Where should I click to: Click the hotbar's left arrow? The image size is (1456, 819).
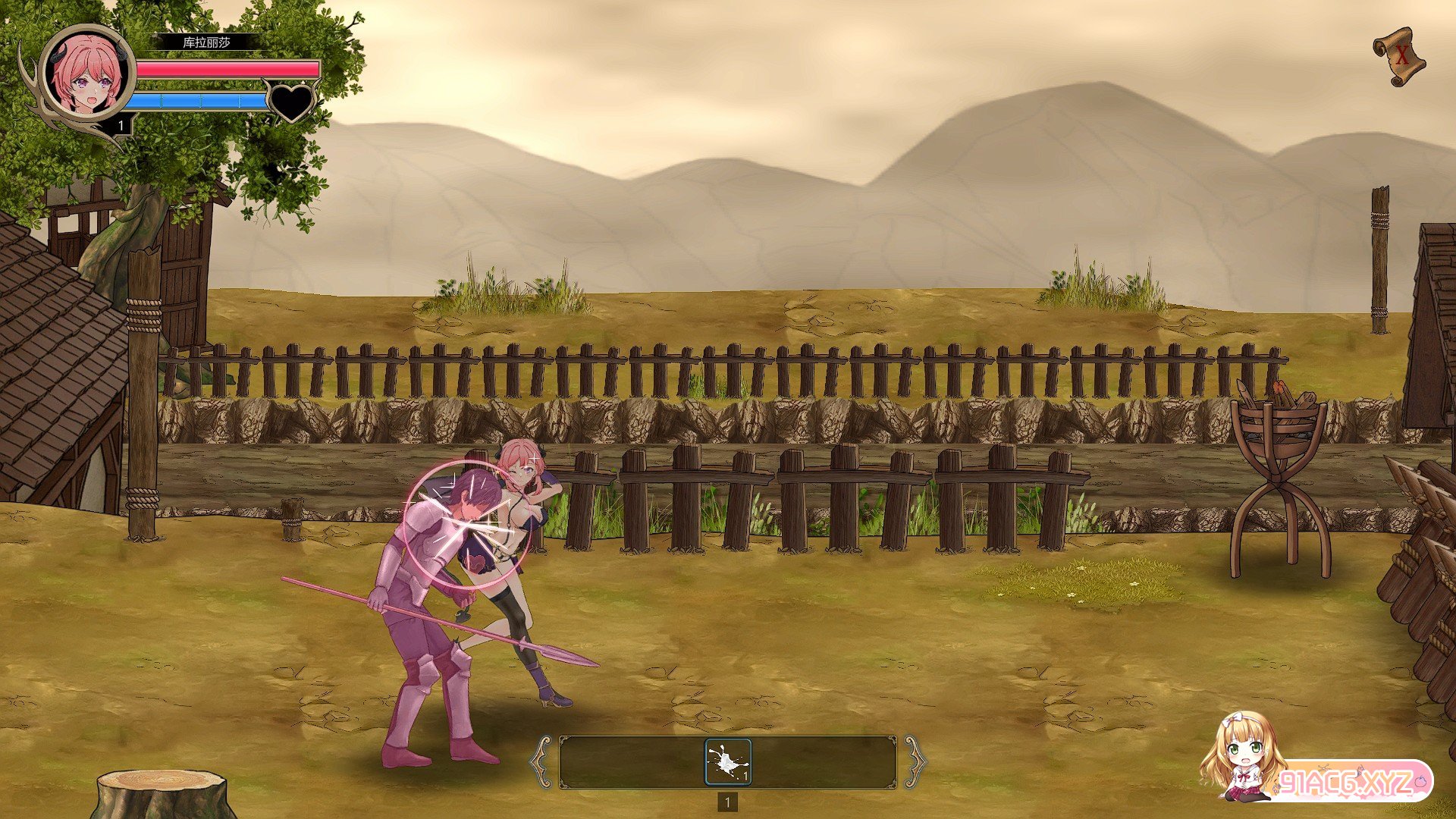coord(541,761)
